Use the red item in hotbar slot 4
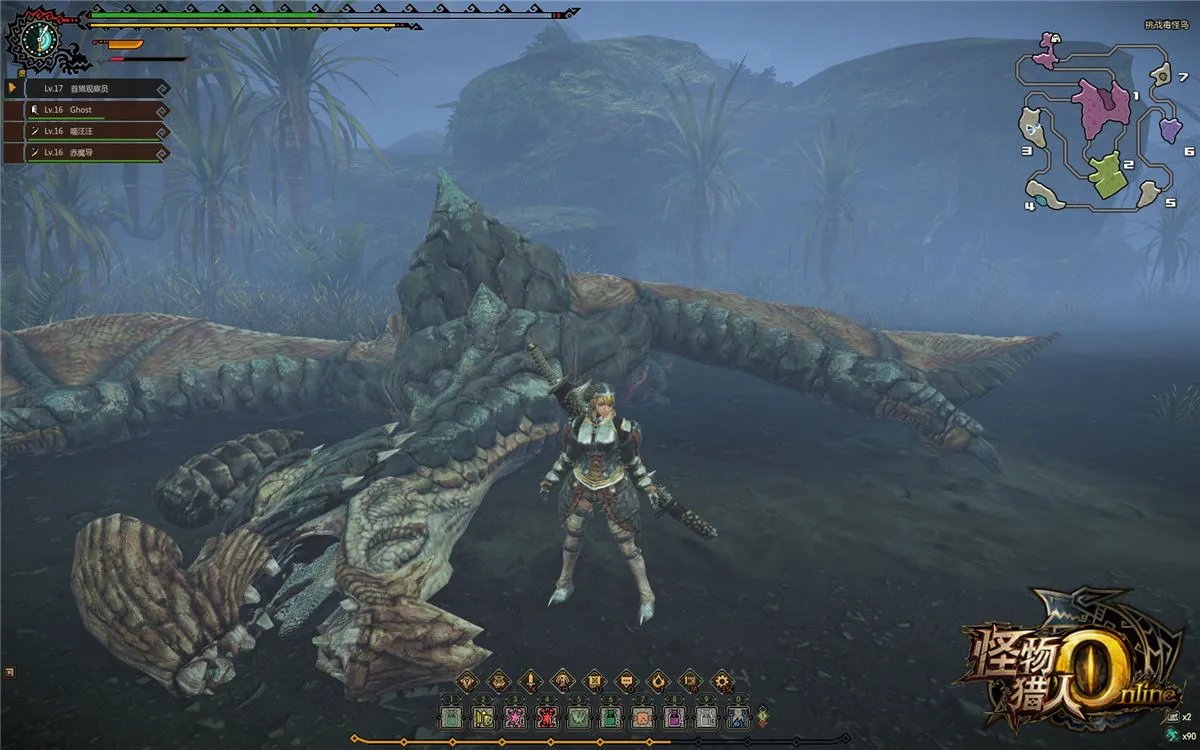Image resolution: width=1200 pixels, height=750 pixels. [547, 716]
